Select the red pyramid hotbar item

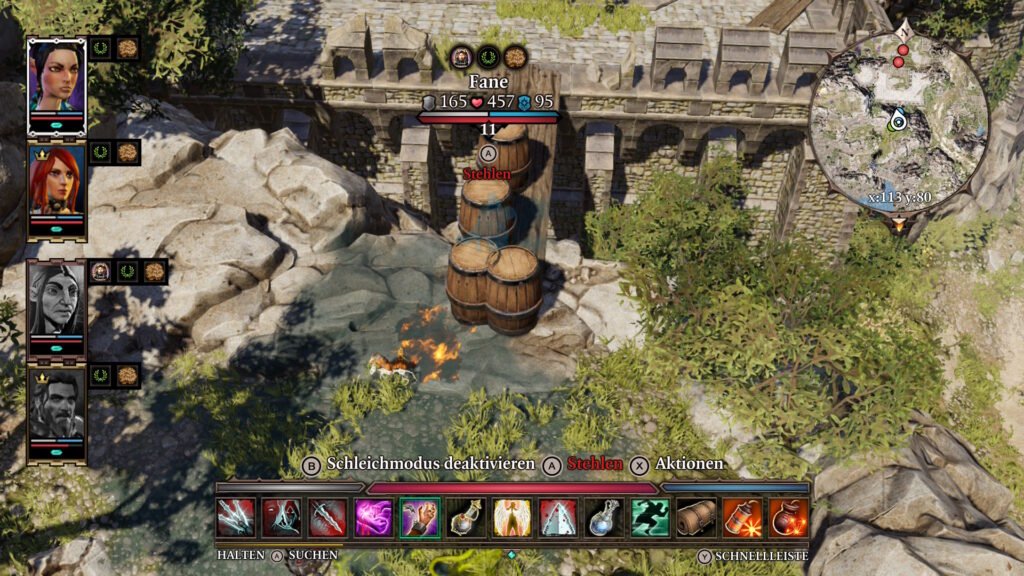pos(558,518)
